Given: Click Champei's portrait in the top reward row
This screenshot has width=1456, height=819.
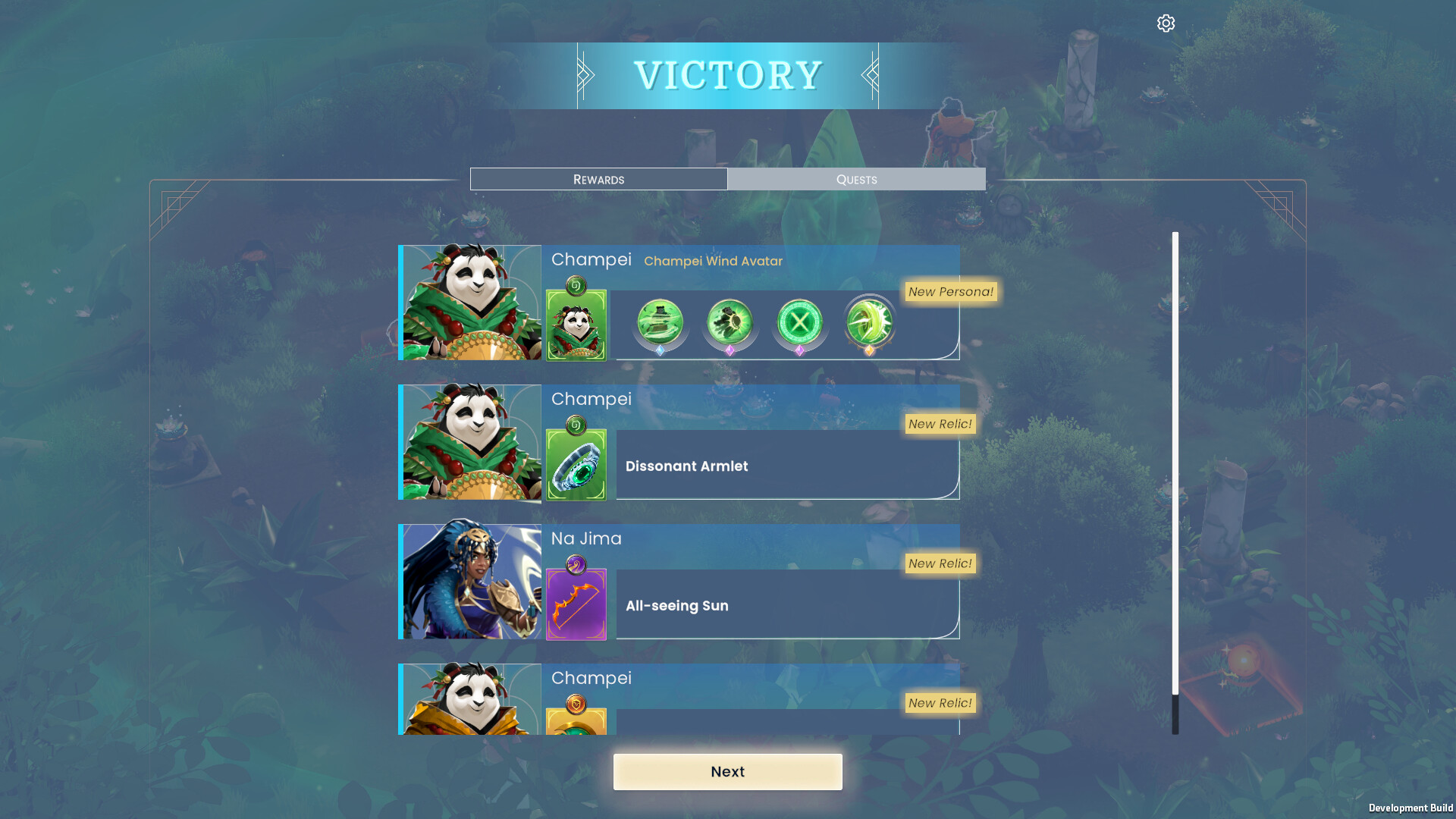Looking at the screenshot, I should (x=470, y=302).
